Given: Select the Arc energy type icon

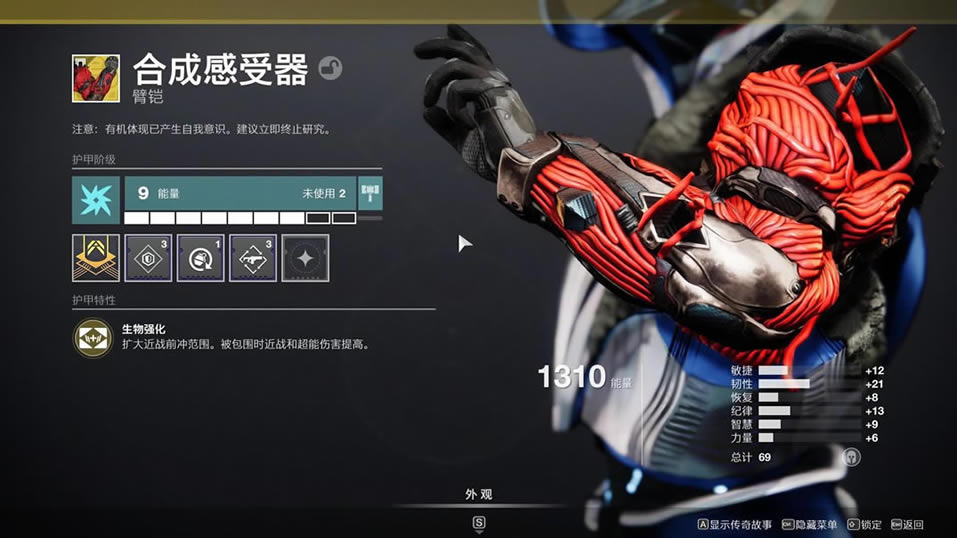Looking at the screenshot, I should click(x=96, y=200).
